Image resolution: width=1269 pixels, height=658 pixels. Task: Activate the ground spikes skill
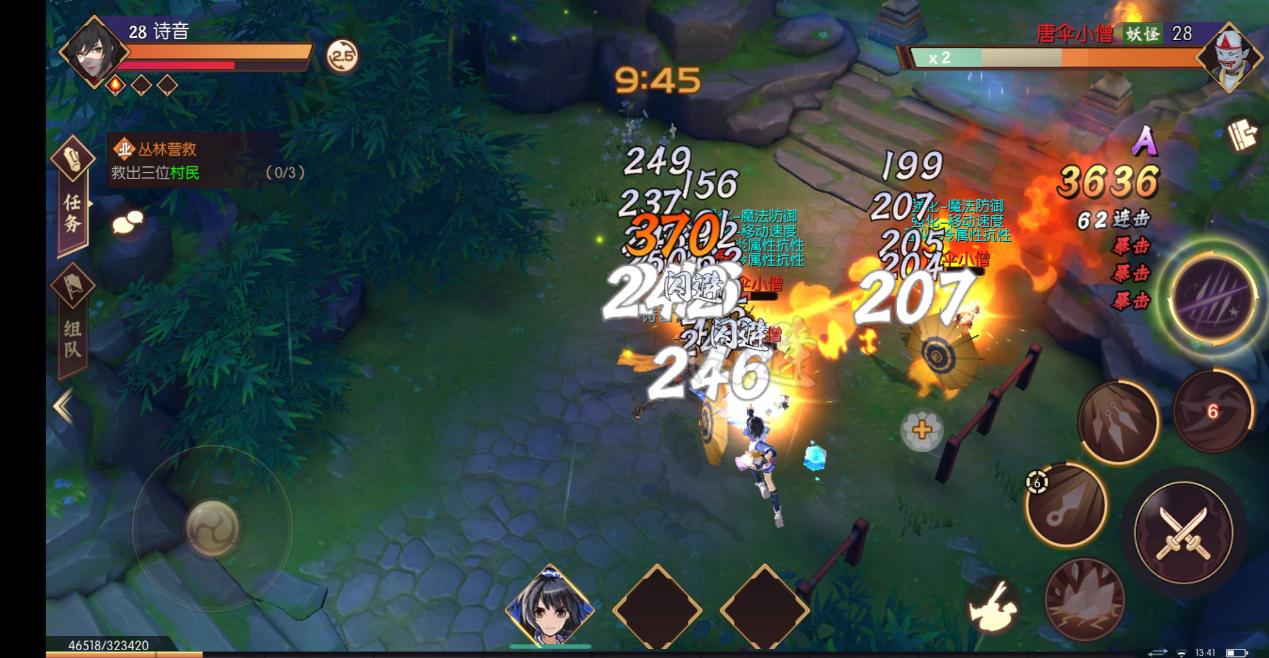pyautogui.click(x=1084, y=598)
